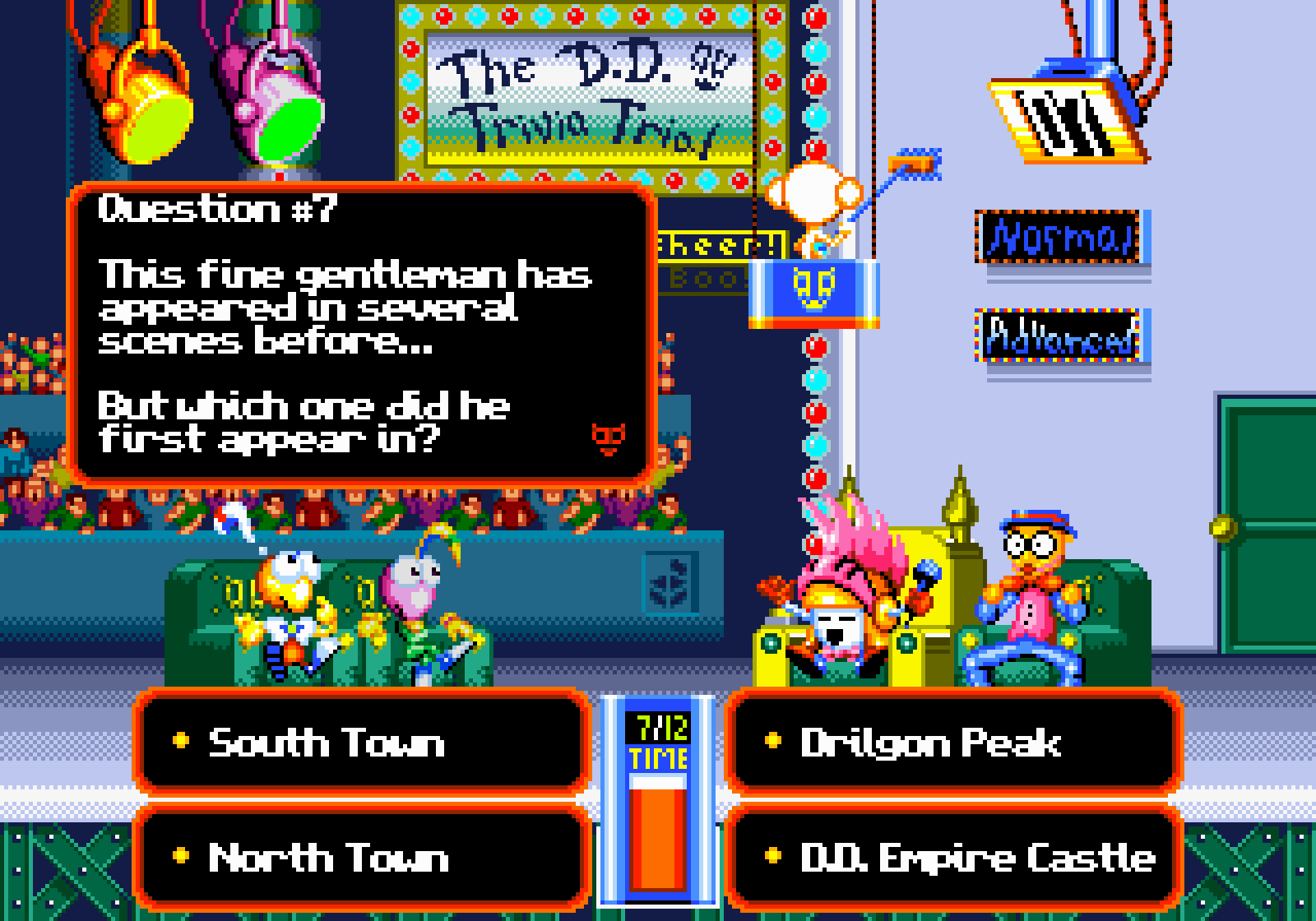Image resolution: width=1316 pixels, height=921 pixels.
Task: Click the heart-shaped D.D. face in the question box
Action: 607,440
